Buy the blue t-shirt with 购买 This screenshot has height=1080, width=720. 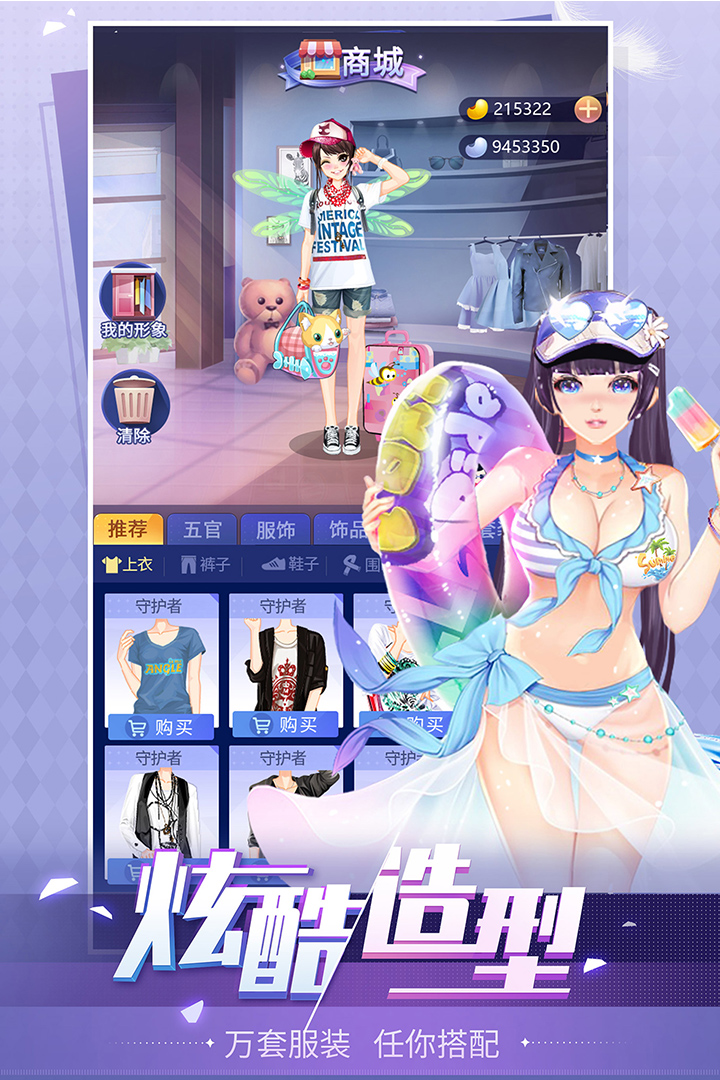(x=161, y=727)
